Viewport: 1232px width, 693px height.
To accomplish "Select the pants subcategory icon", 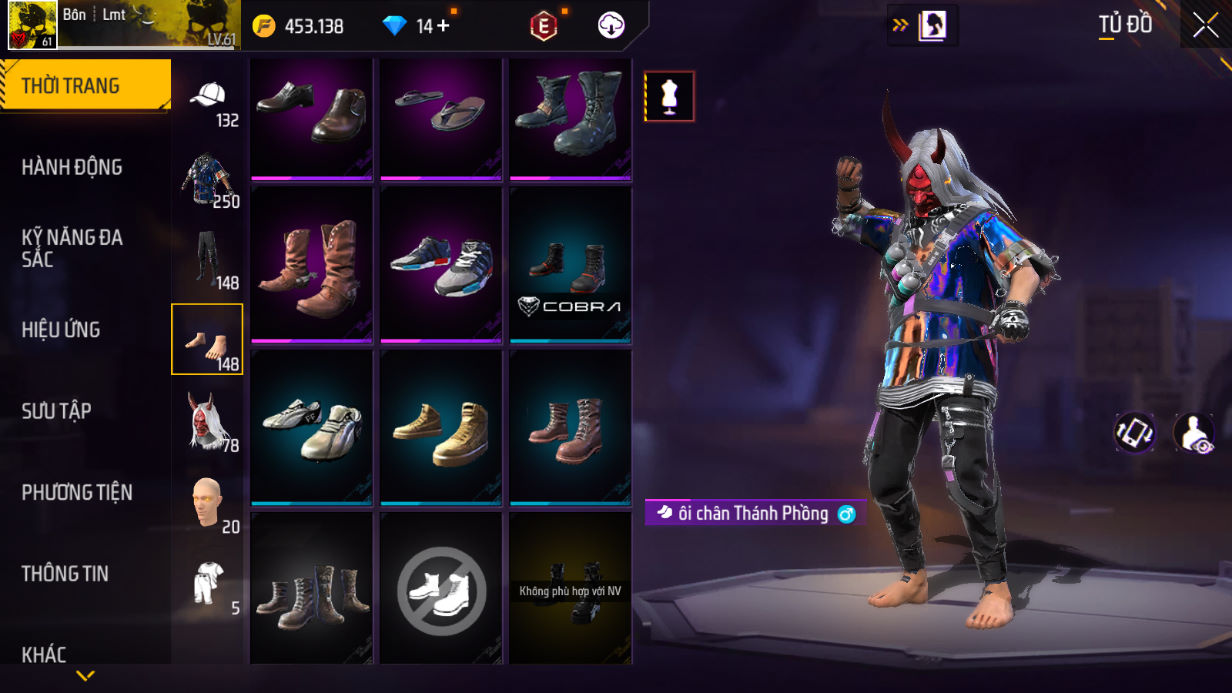I will tap(207, 258).
